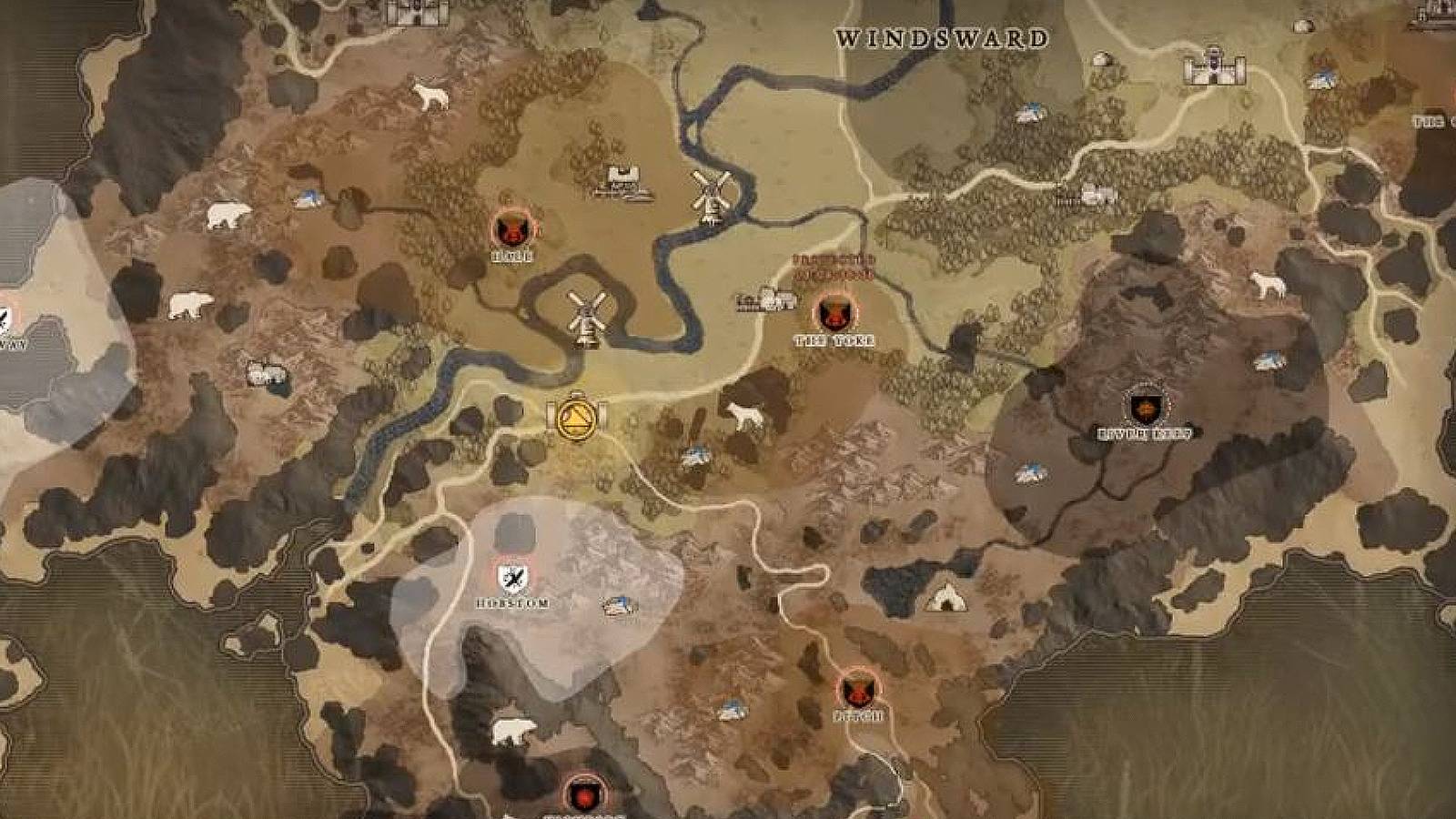Click the WINDSWARD region title

pyautogui.click(x=942, y=38)
